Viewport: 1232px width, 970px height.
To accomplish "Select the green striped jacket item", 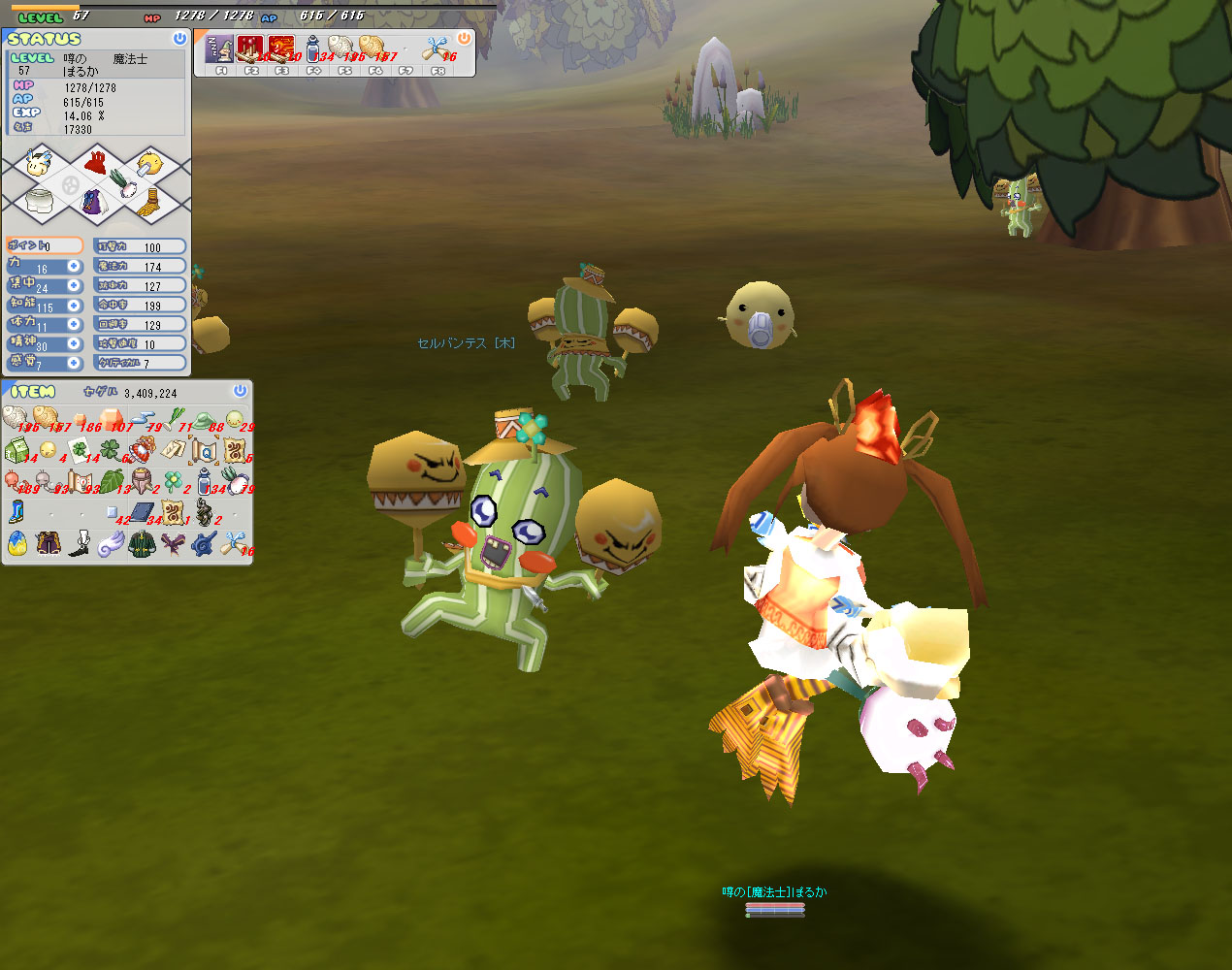I will (x=142, y=543).
